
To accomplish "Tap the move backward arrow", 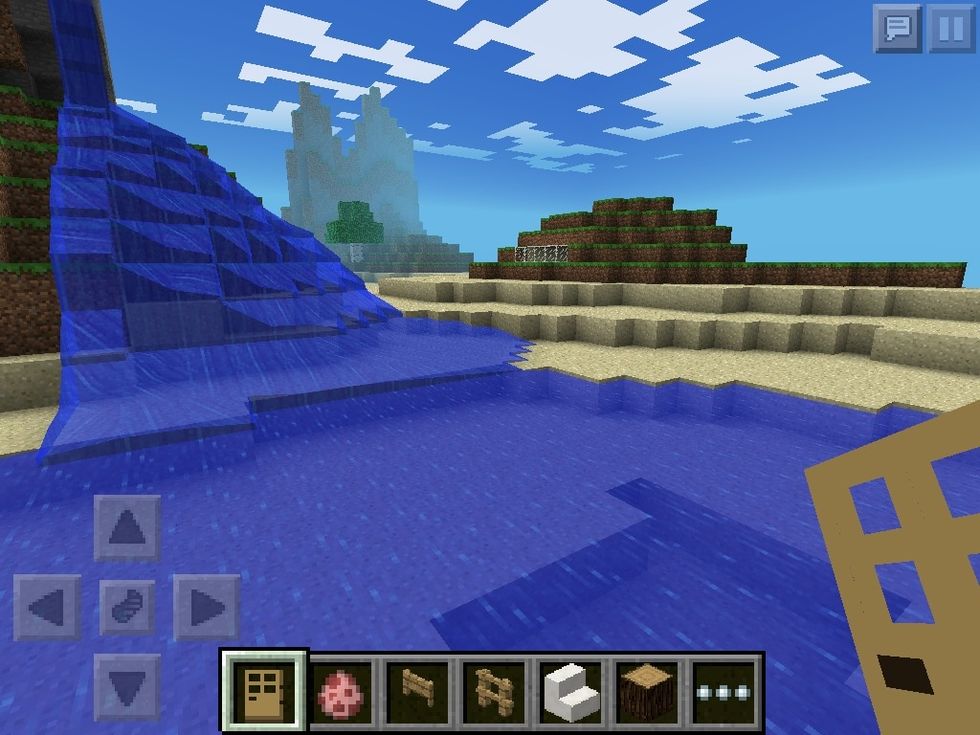I will 127,687.
